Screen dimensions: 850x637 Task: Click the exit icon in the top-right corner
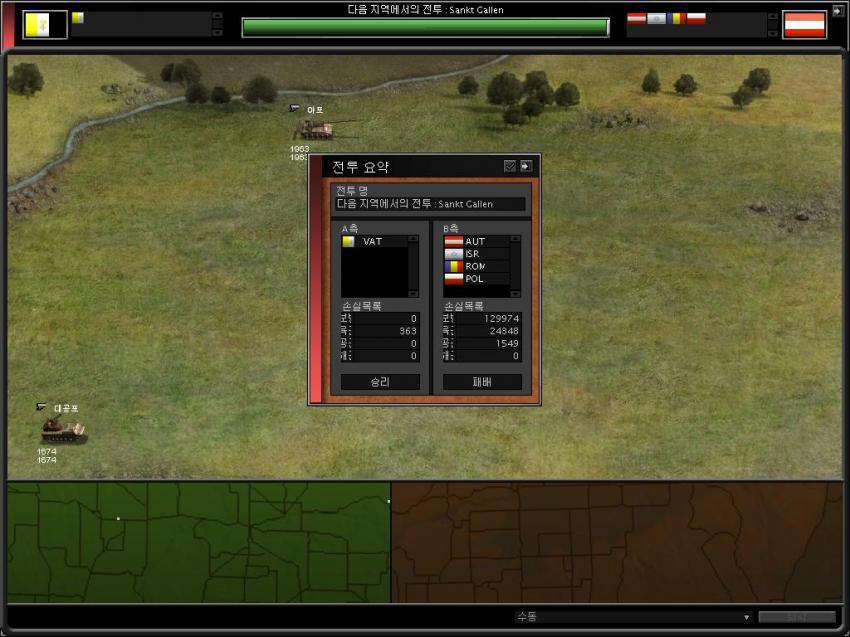coord(837,11)
